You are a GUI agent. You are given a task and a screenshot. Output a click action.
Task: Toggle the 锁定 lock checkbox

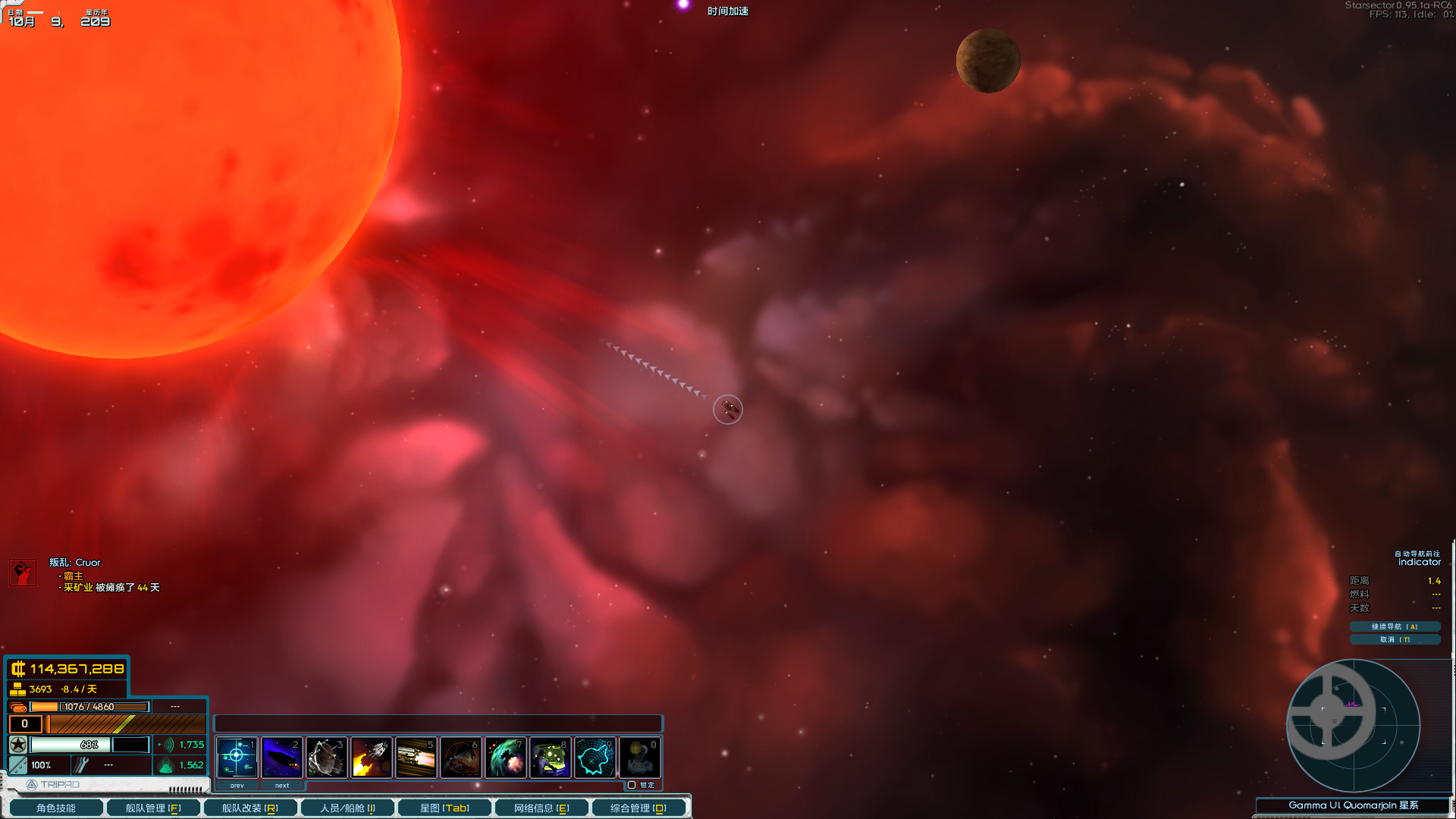pos(632,785)
